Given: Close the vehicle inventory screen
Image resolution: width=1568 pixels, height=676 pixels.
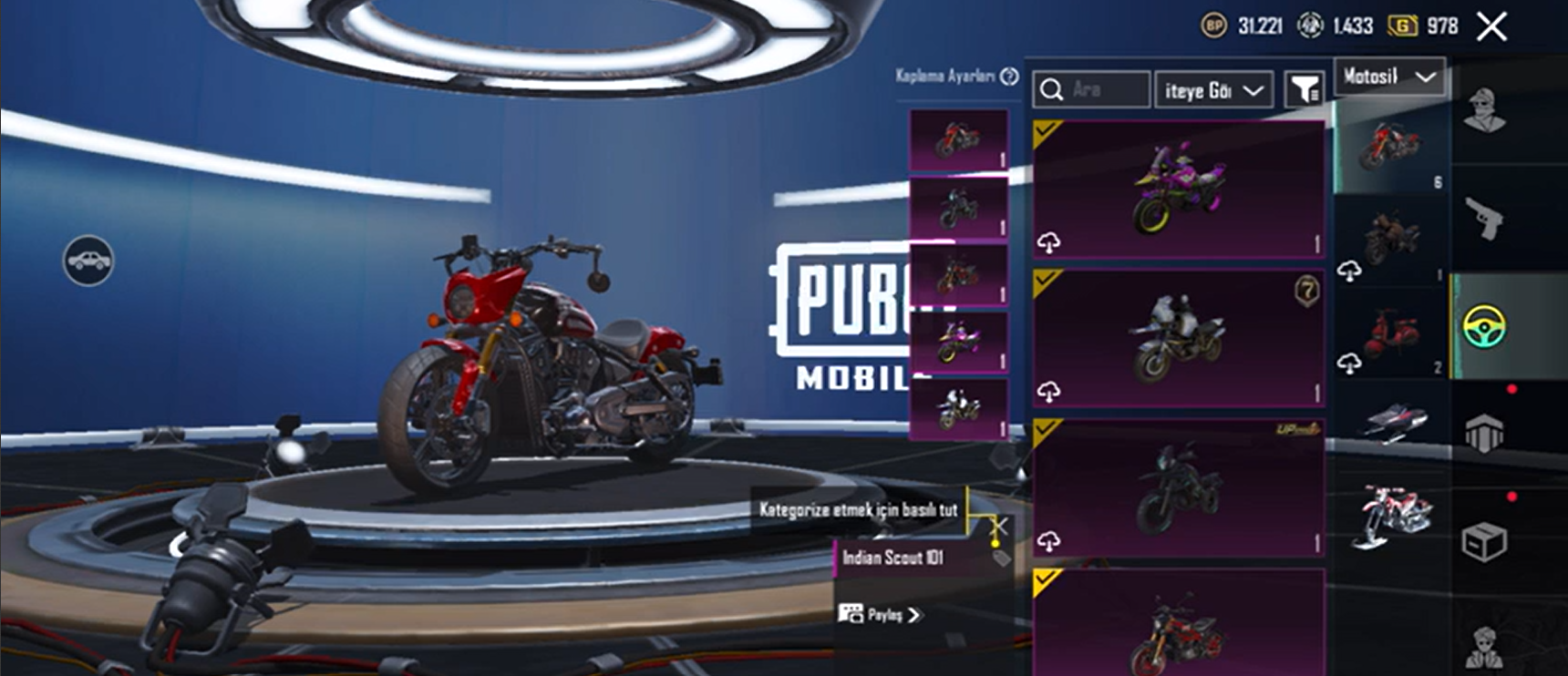Looking at the screenshot, I should (1491, 26).
